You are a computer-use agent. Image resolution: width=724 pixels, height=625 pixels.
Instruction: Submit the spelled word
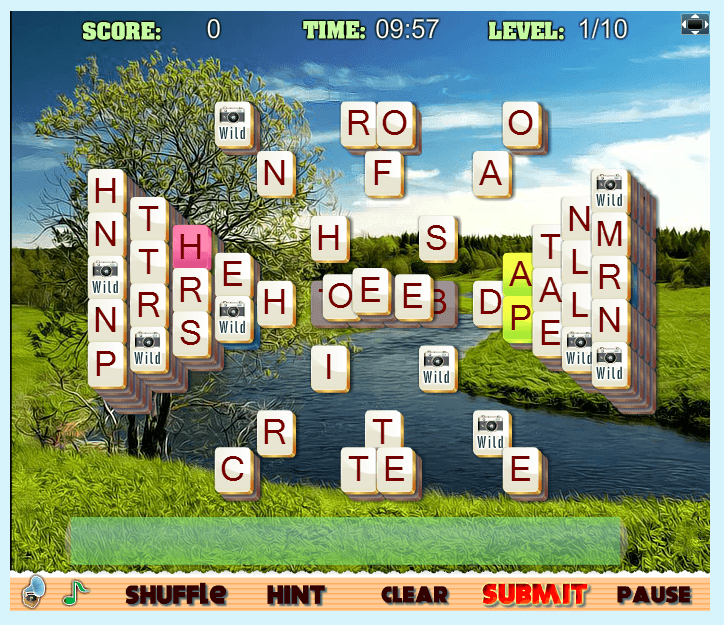click(x=534, y=594)
